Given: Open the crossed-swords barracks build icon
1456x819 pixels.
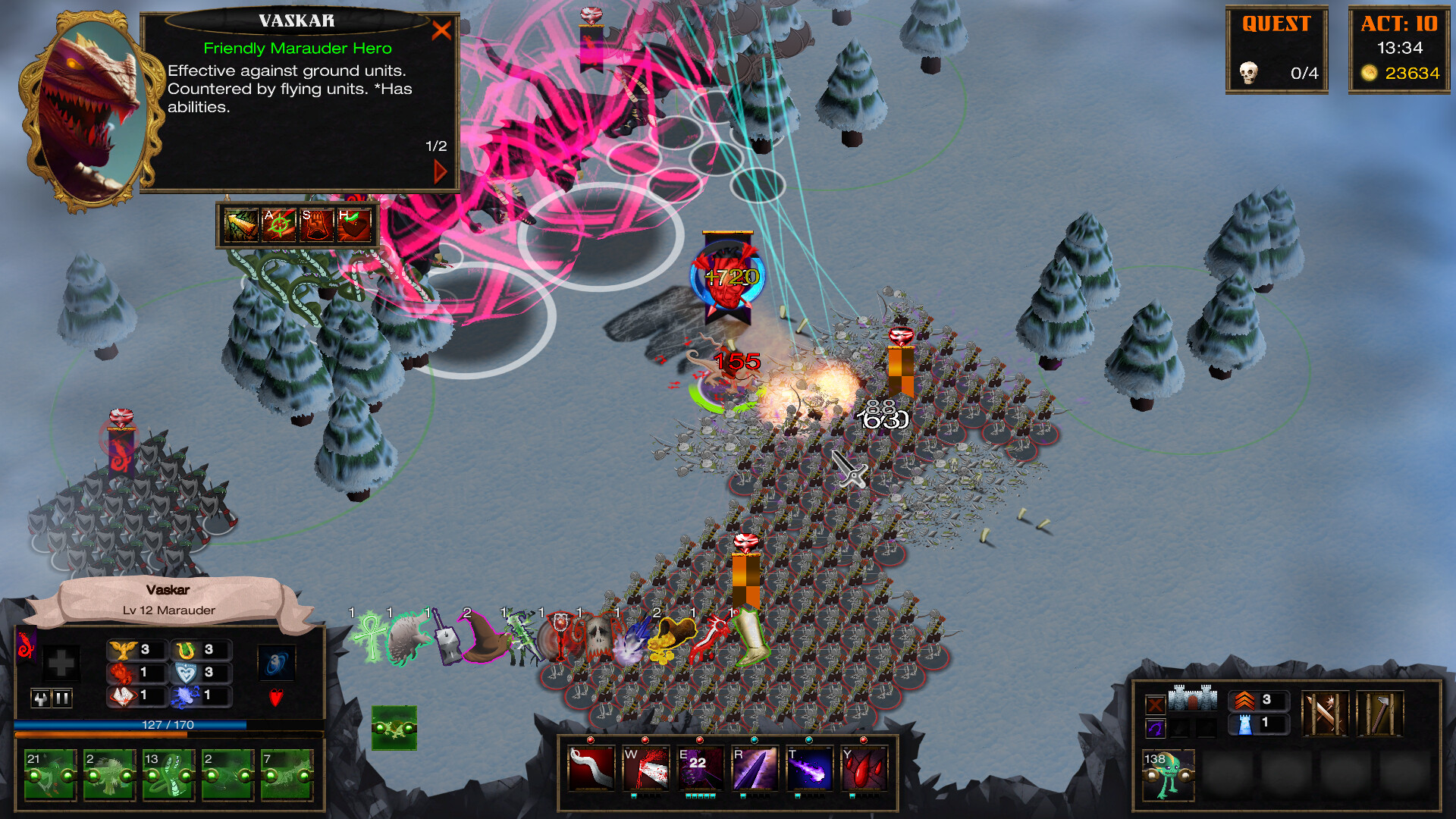Looking at the screenshot, I should (1324, 714).
